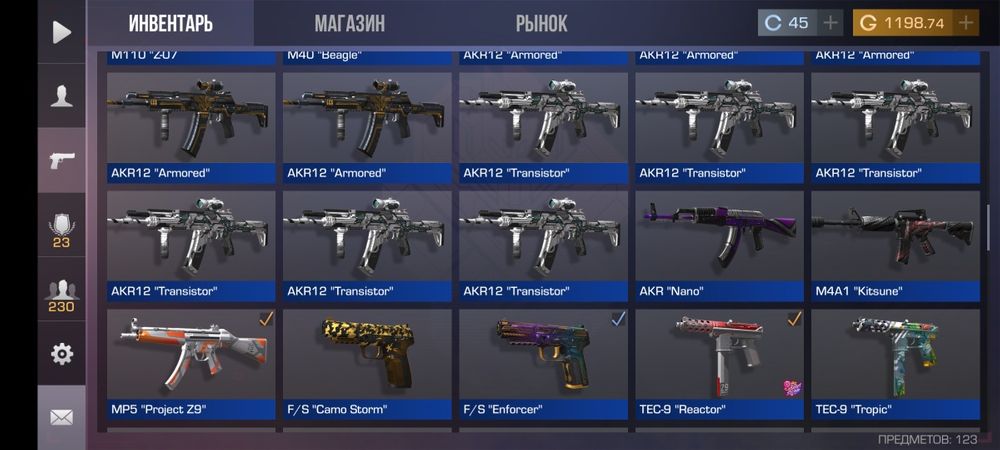The width and height of the screenshot is (1000, 450).
Task: Open the settings gear
Action: click(x=62, y=353)
